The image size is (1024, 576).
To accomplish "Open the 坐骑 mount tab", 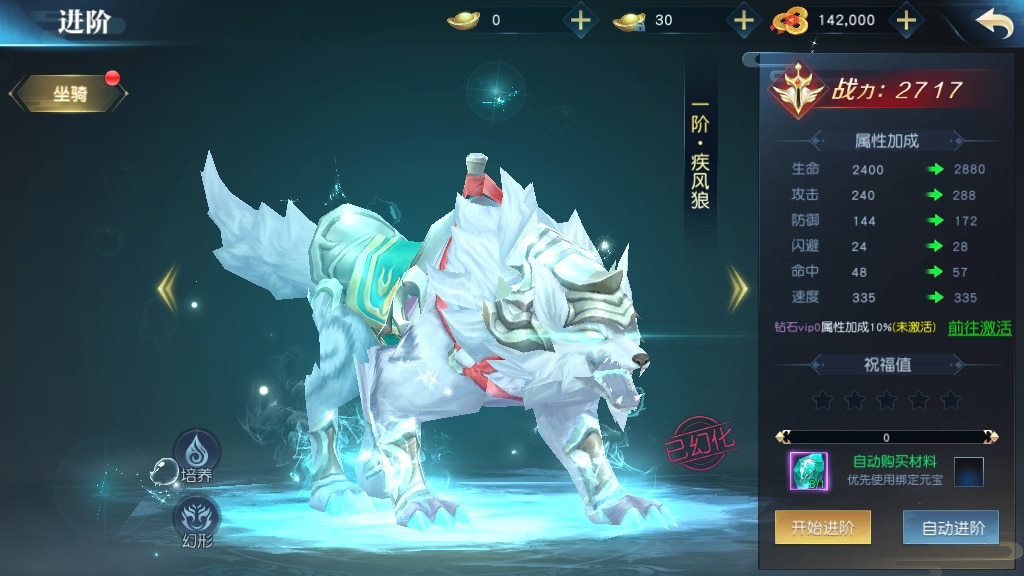I will tap(69, 95).
